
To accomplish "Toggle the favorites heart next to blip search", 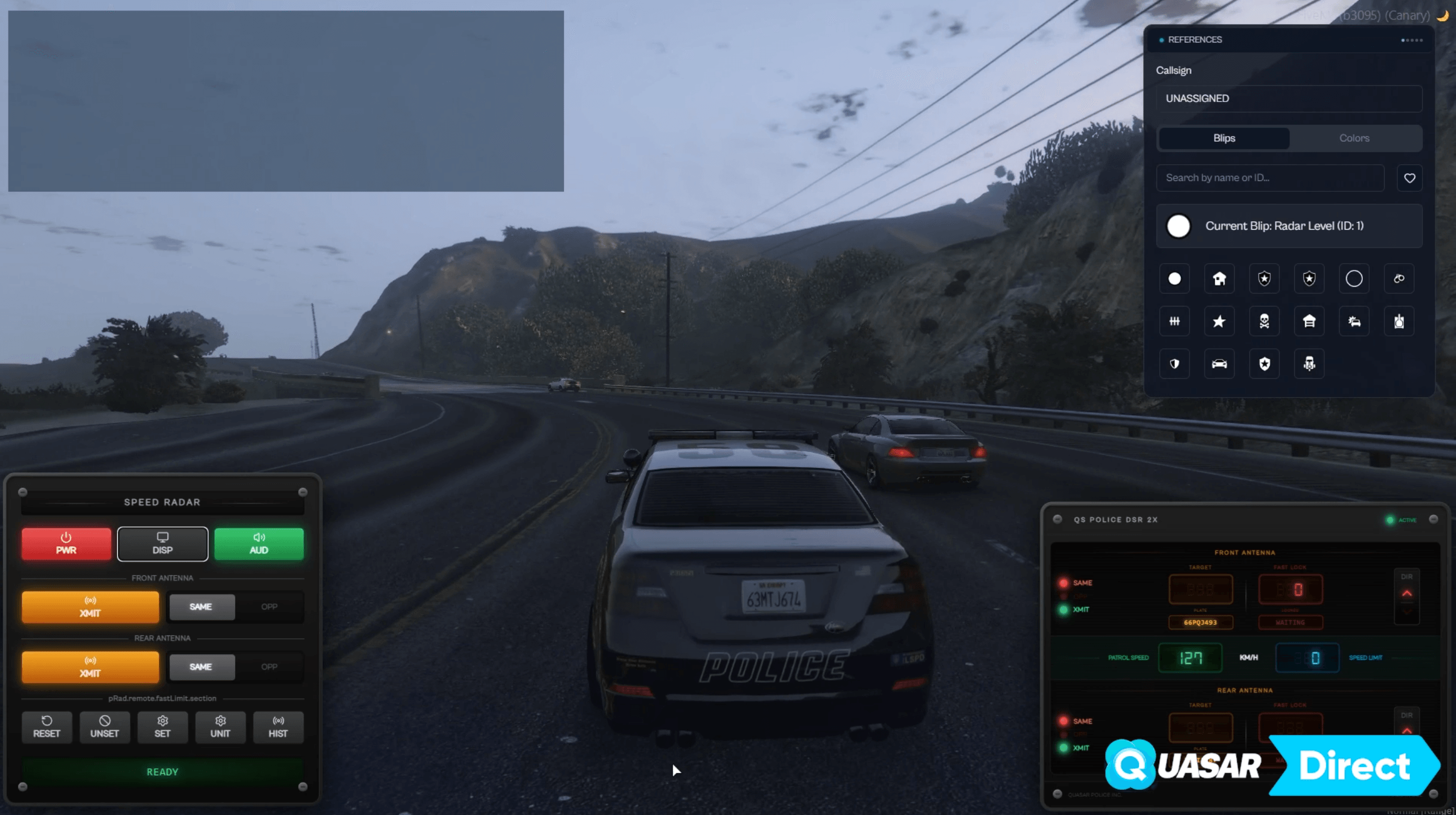I will click(x=1409, y=177).
